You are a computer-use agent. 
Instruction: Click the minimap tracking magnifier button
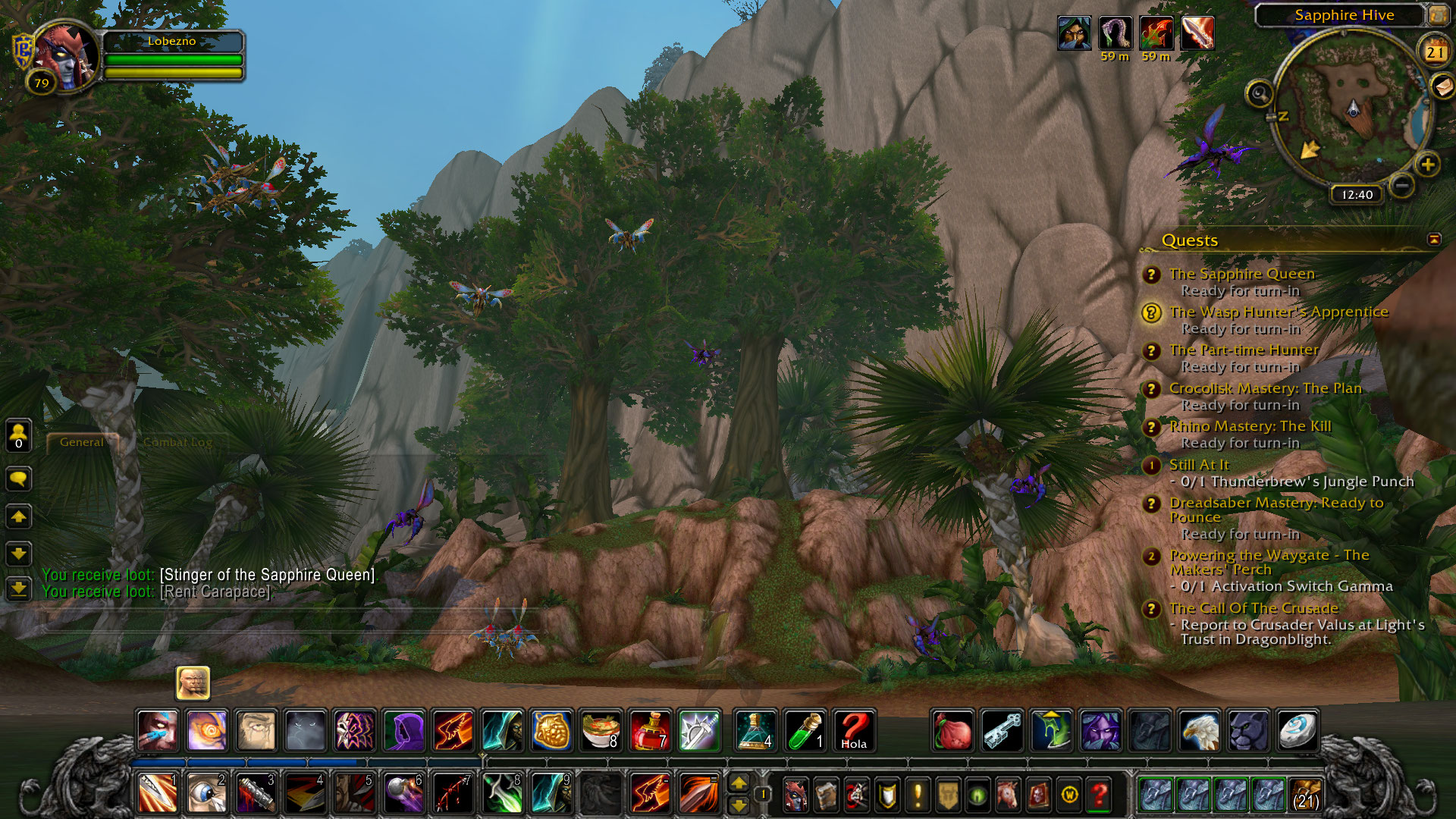click(1260, 94)
